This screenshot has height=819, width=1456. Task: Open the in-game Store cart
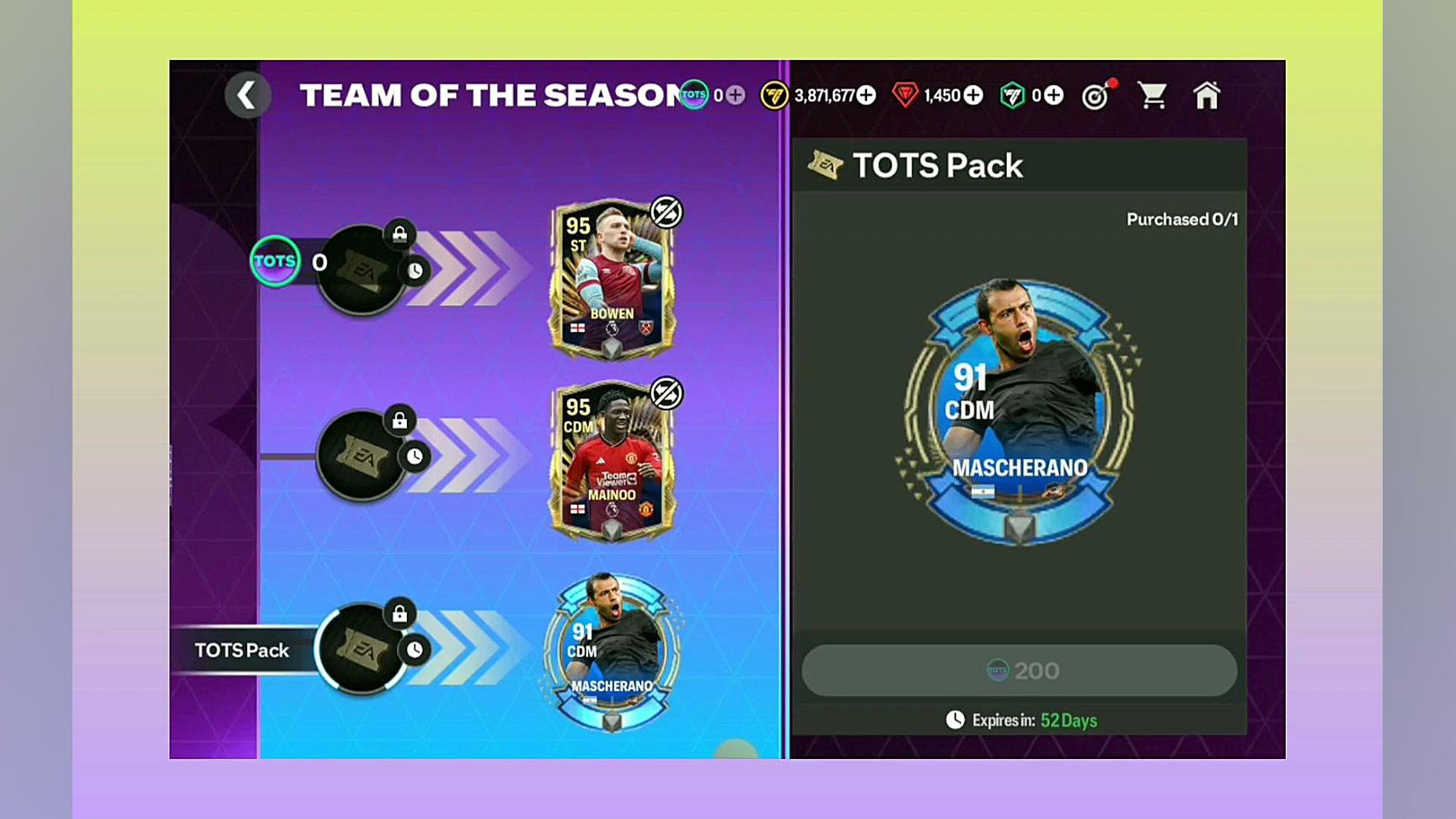(1153, 95)
